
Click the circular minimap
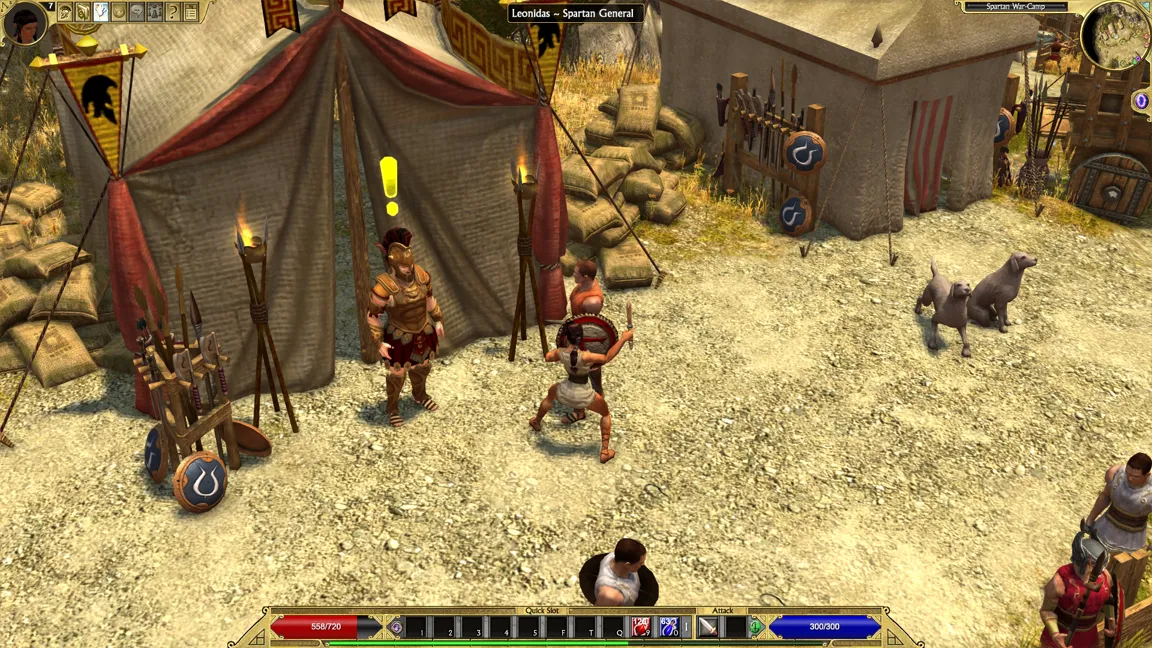coord(1114,36)
